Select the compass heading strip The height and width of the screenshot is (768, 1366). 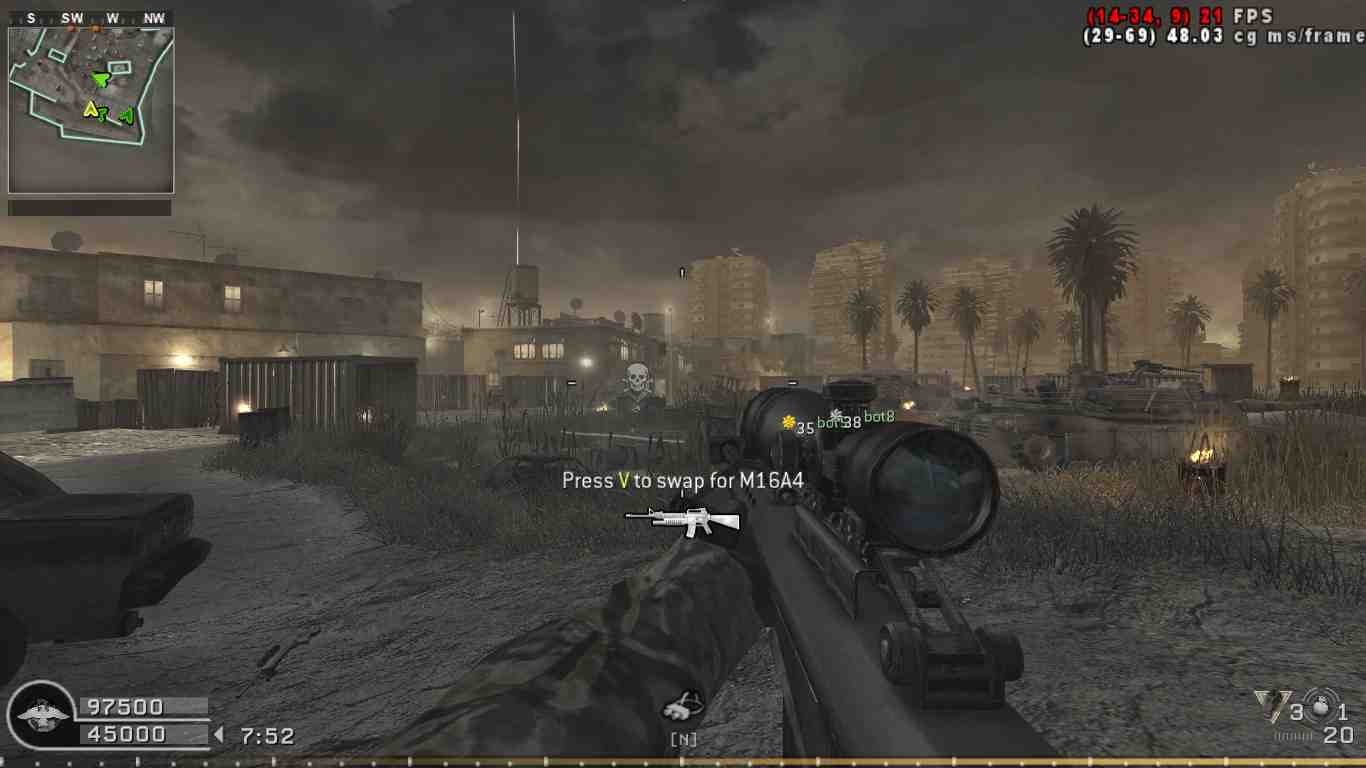pyautogui.click(x=90, y=18)
